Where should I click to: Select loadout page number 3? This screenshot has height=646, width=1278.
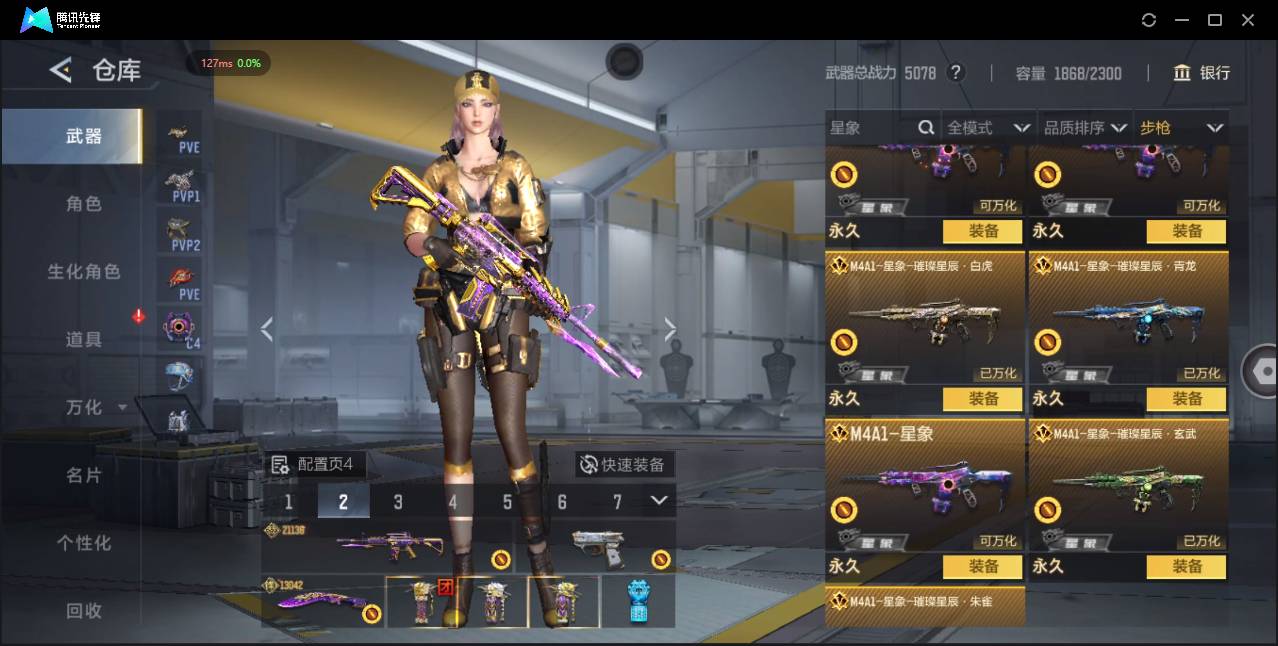398,502
